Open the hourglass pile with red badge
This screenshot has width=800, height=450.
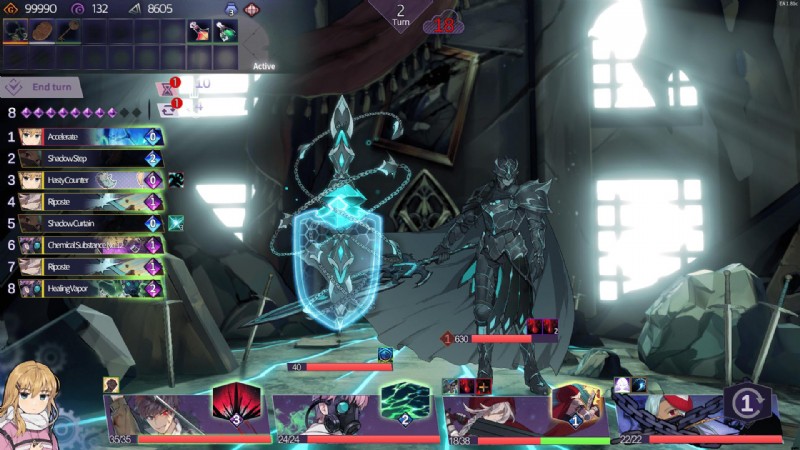166,86
